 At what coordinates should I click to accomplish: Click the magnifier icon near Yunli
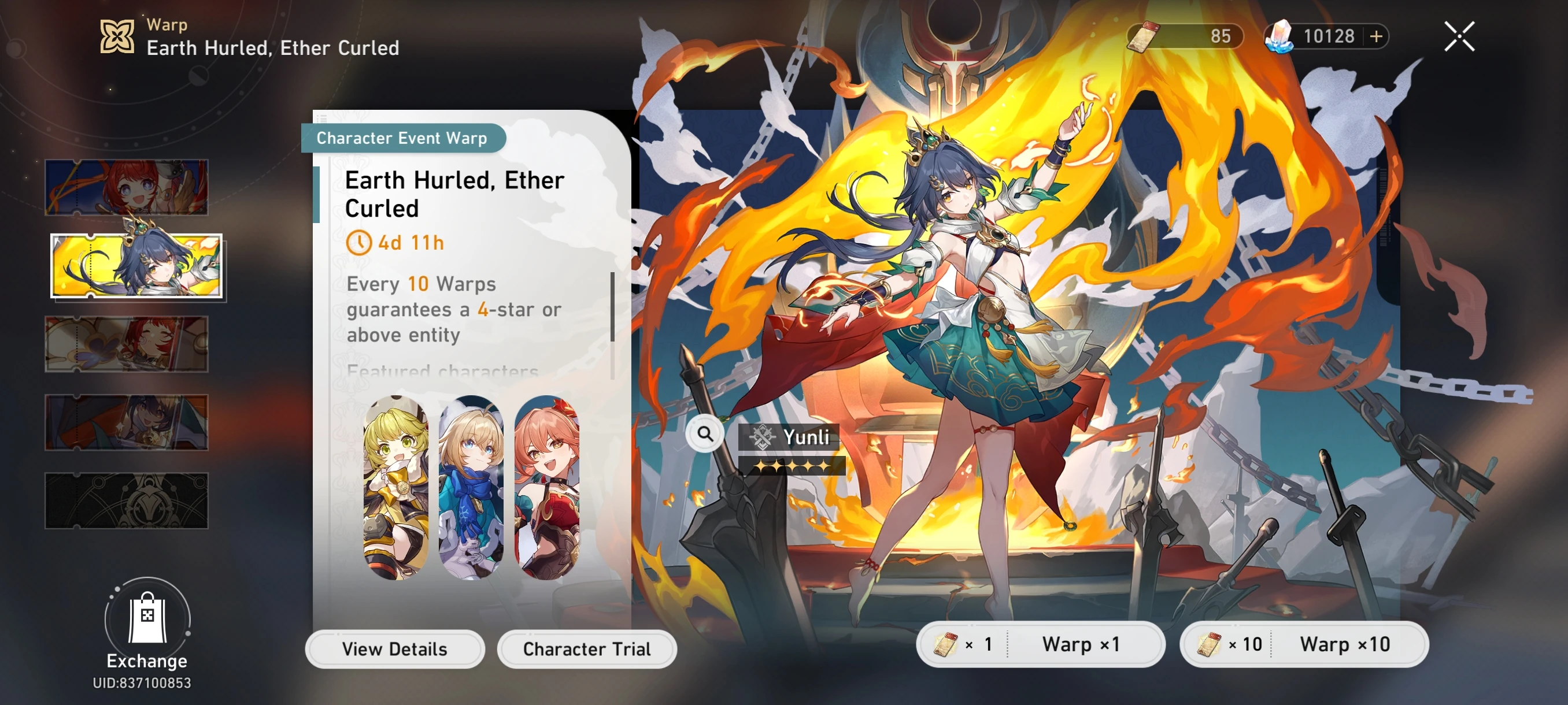tap(704, 434)
